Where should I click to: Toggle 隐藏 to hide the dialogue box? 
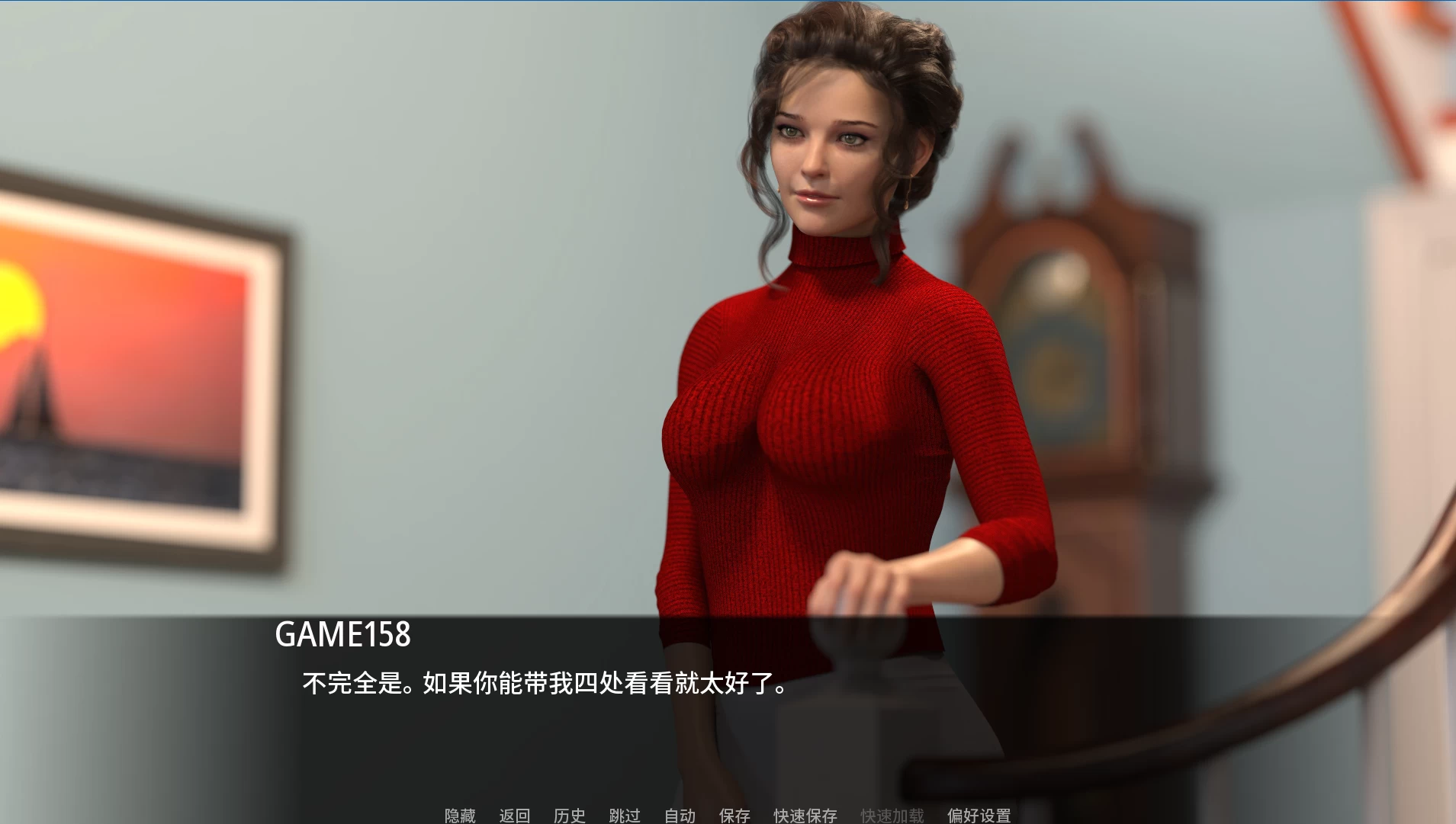(458, 815)
